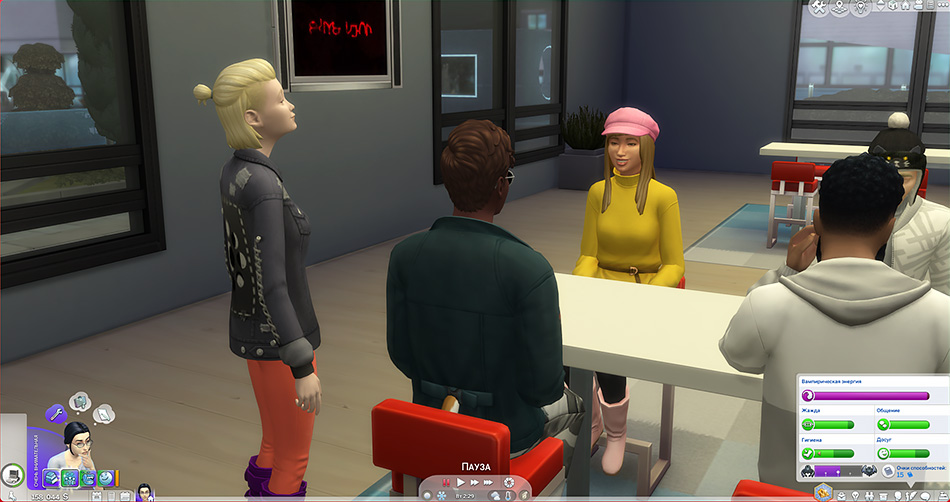Set game speed to fast forward
The height and width of the screenshot is (502, 950).
[x=476, y=483]
